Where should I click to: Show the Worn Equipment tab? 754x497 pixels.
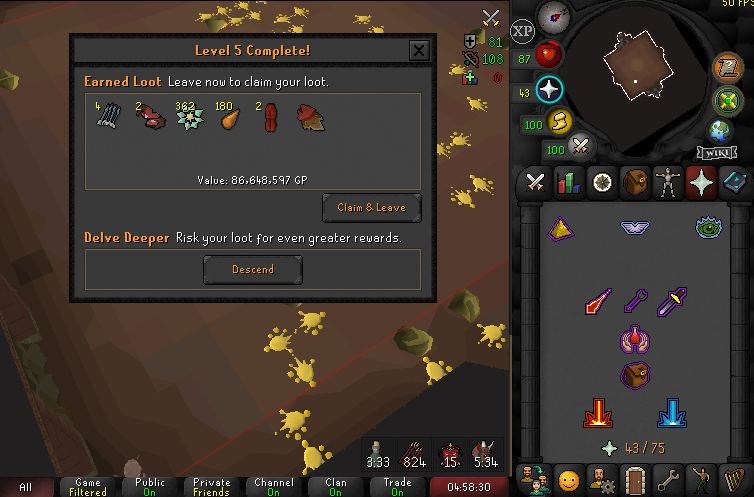click(x=667, y=182)
